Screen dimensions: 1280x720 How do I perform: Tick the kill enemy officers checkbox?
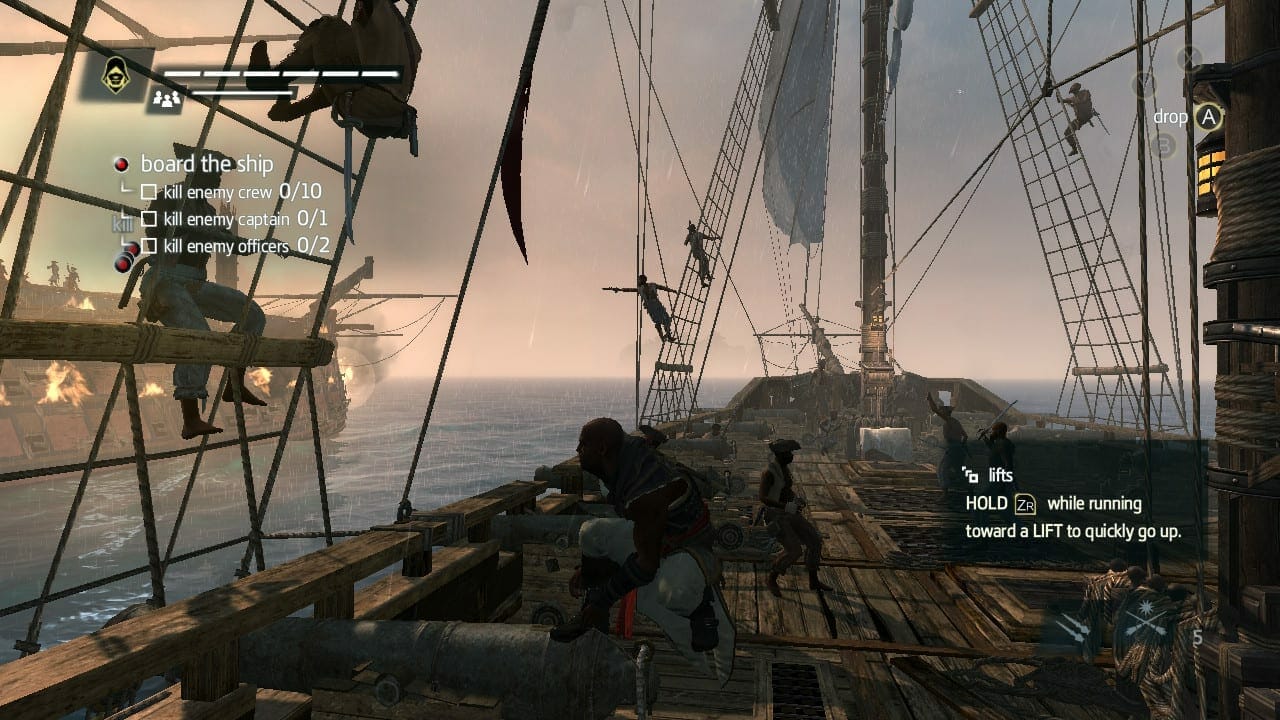pyautogui.click(x=149, y=246)
